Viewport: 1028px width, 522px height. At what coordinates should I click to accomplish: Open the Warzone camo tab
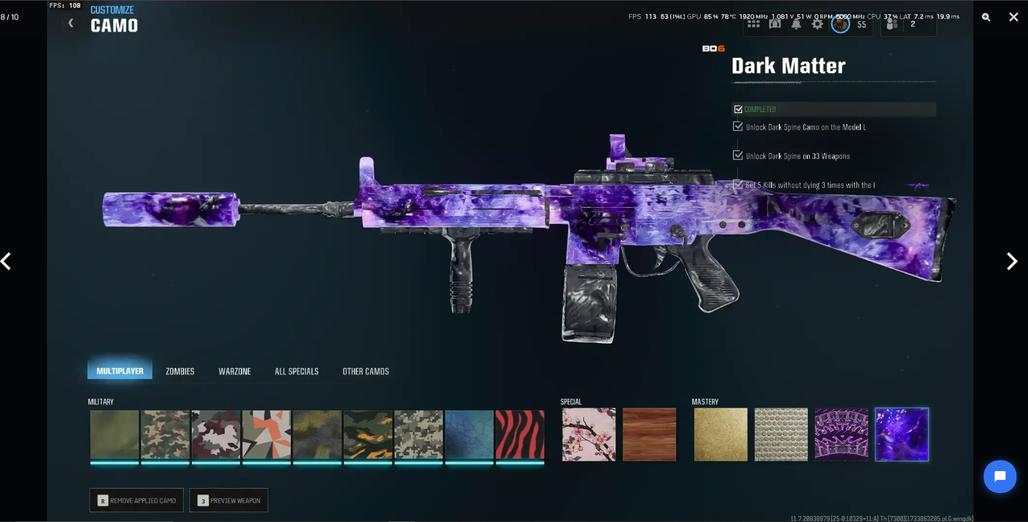pos(235,371)
